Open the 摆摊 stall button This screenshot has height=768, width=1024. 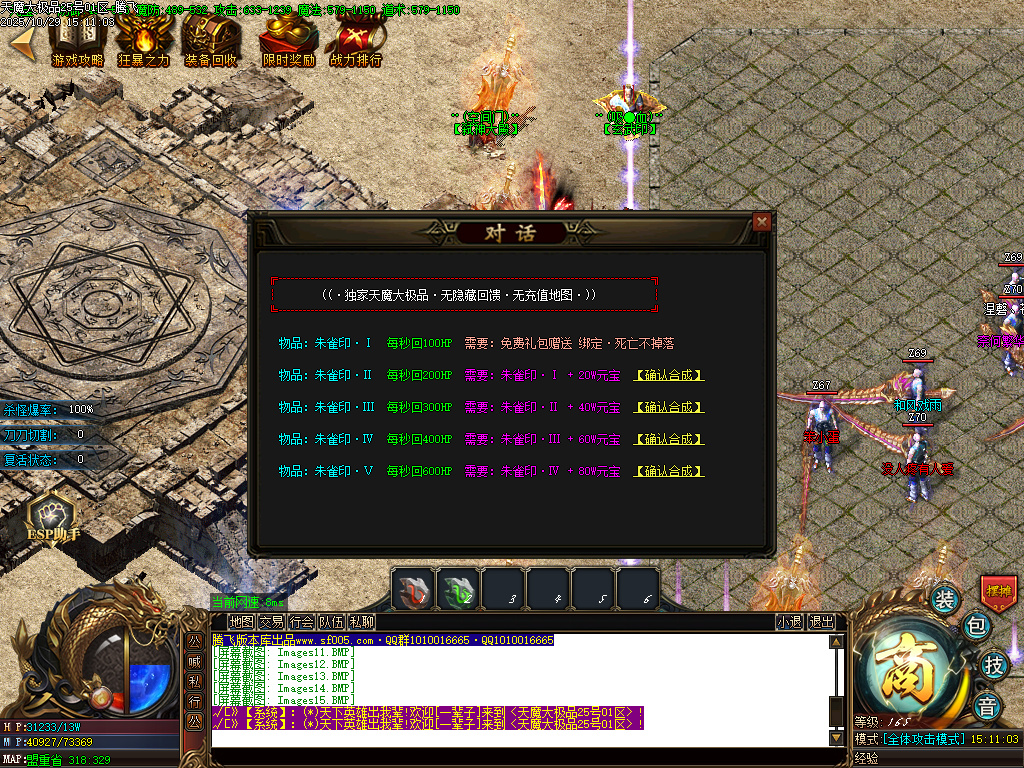click(998, 592)
